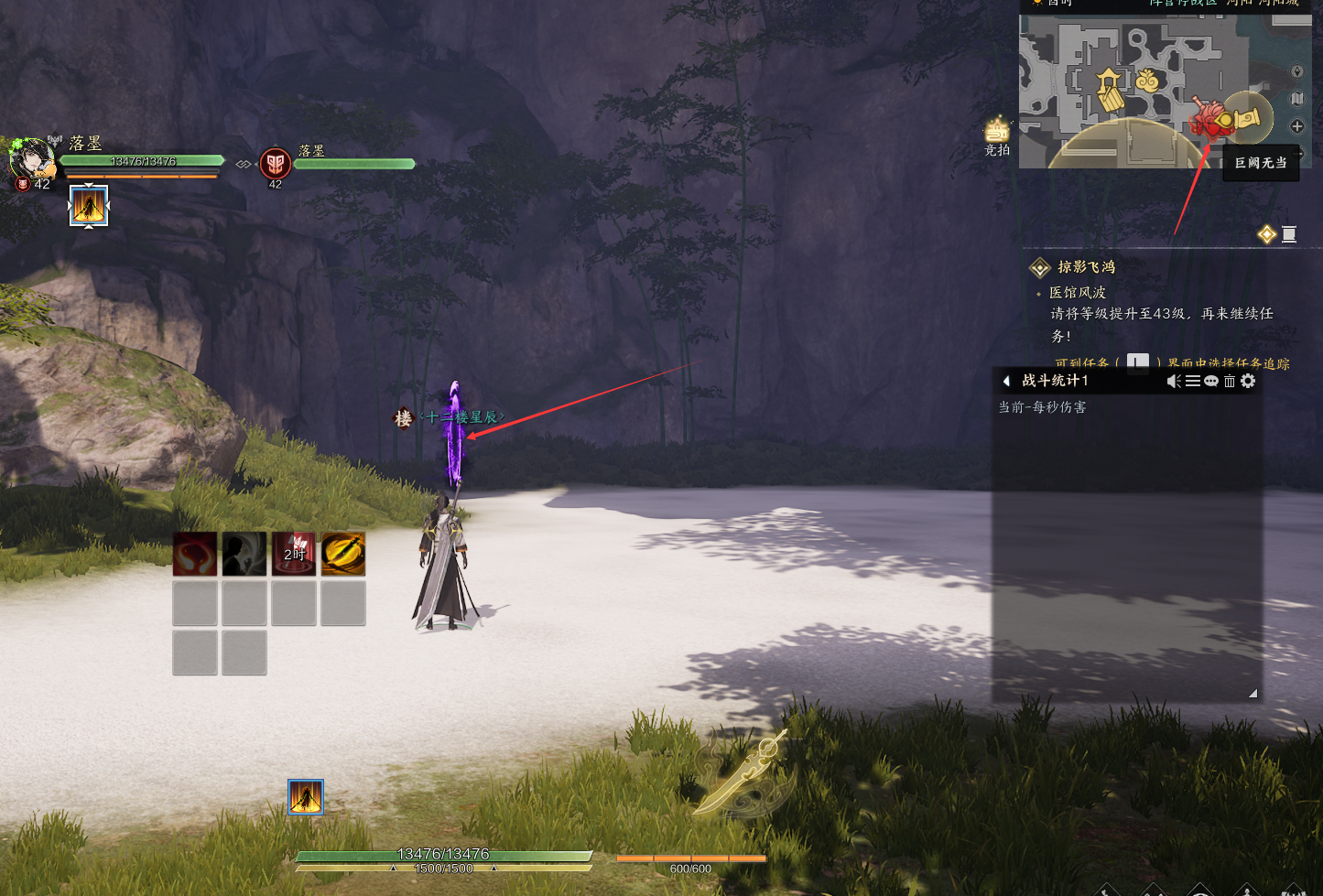Select the golden cloud marker on minimap
Image resolution: width=1323 pixels, height=896 pixels.
[x=1147, y=81]
